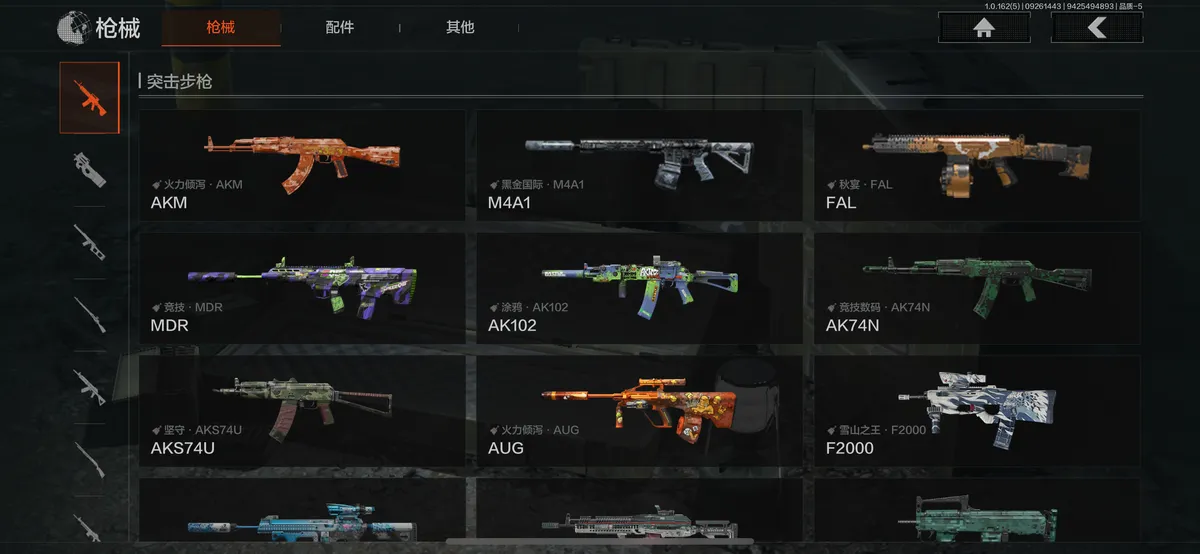Select the AK102 graffiti rifle
This screenshot has height=554, width=1200.
point(639,288)
